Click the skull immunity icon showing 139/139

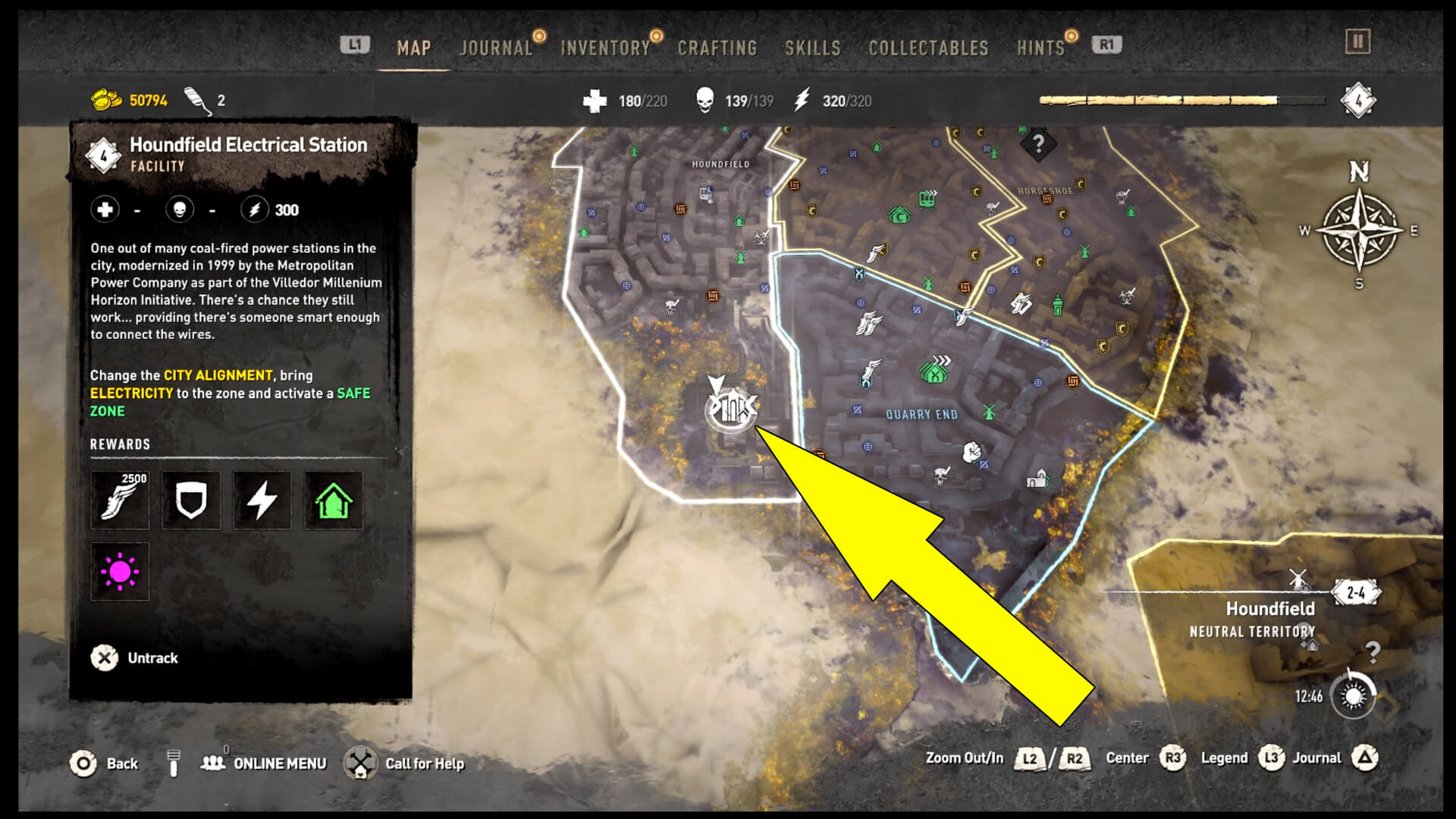click(x=706, y=99)
